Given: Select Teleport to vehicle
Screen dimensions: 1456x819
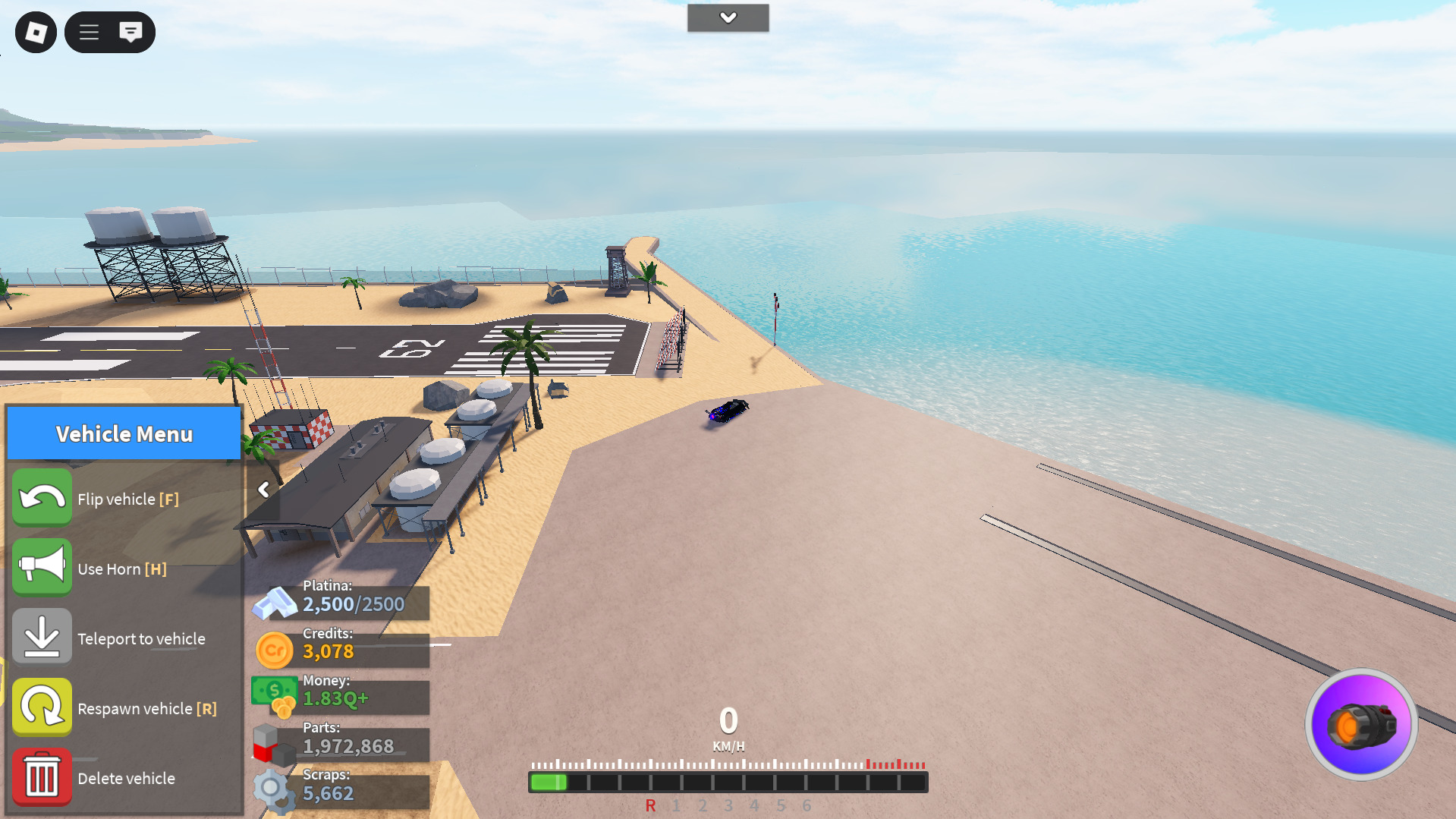Looking at the screenshot, I should [42, 638].
